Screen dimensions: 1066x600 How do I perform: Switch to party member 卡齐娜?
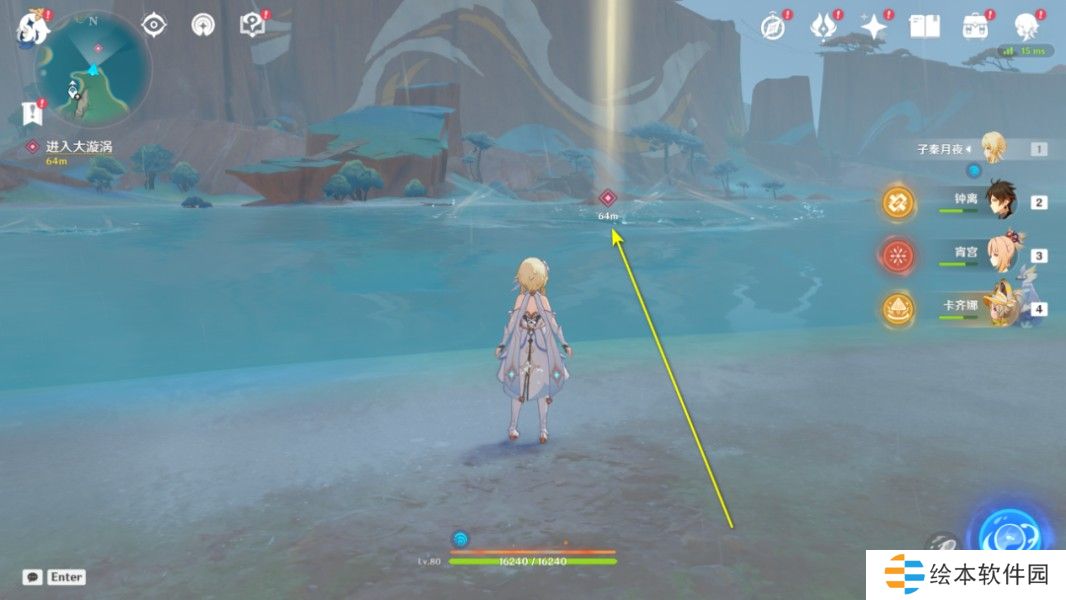(1002, 307)
